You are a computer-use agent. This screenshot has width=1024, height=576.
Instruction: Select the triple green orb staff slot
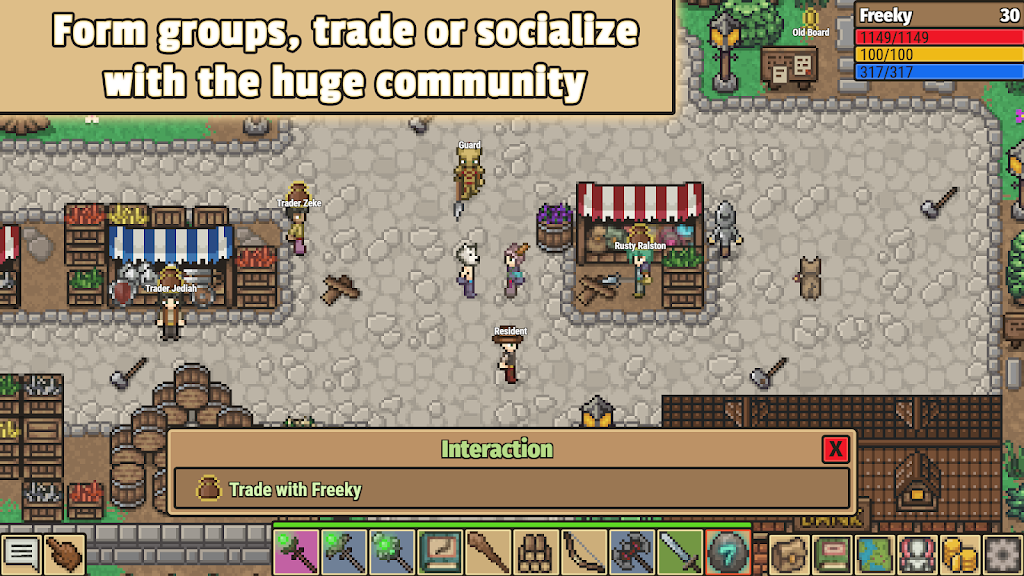(392, 551)
